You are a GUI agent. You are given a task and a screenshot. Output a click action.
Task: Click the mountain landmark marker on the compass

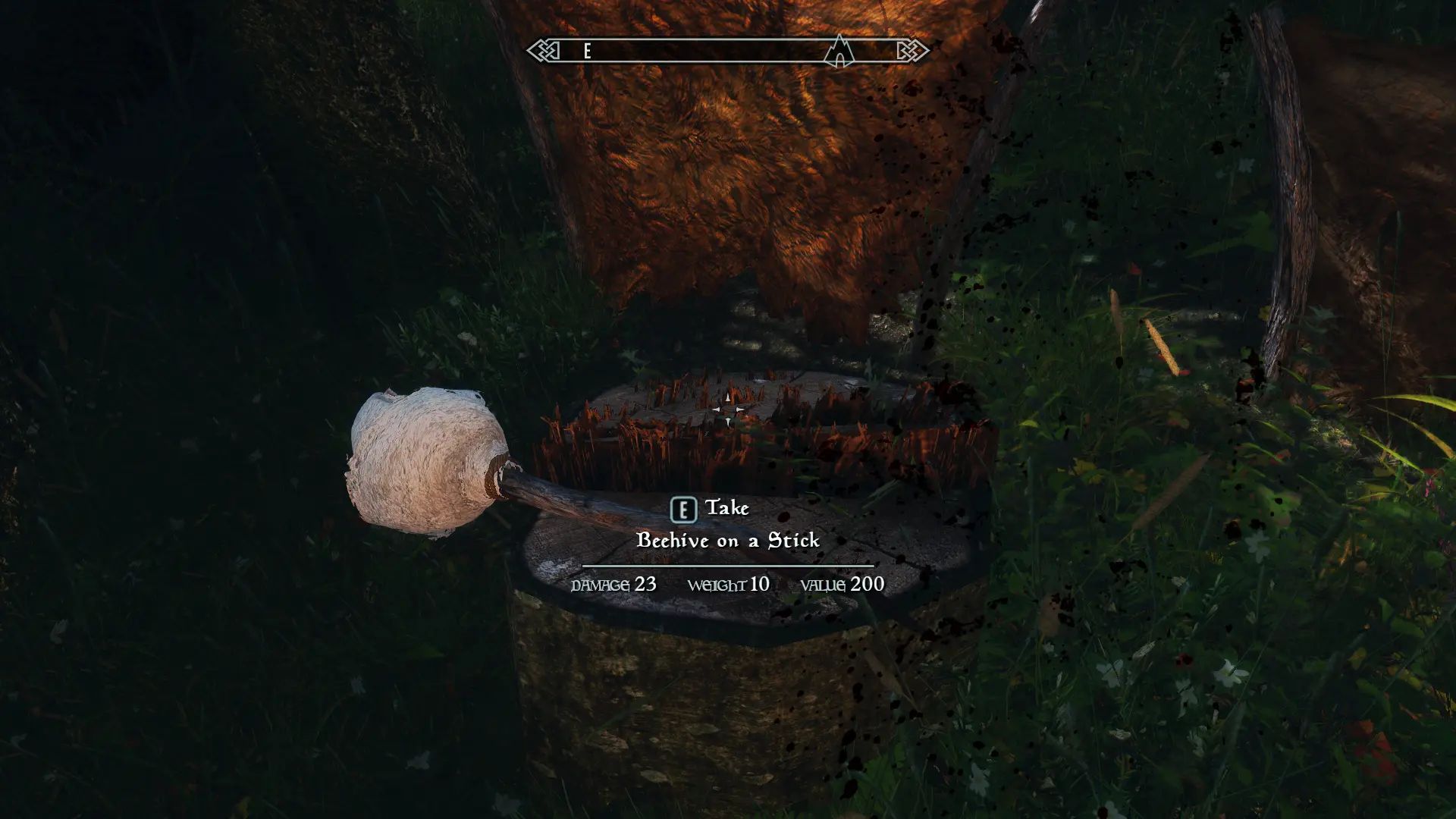839,52
